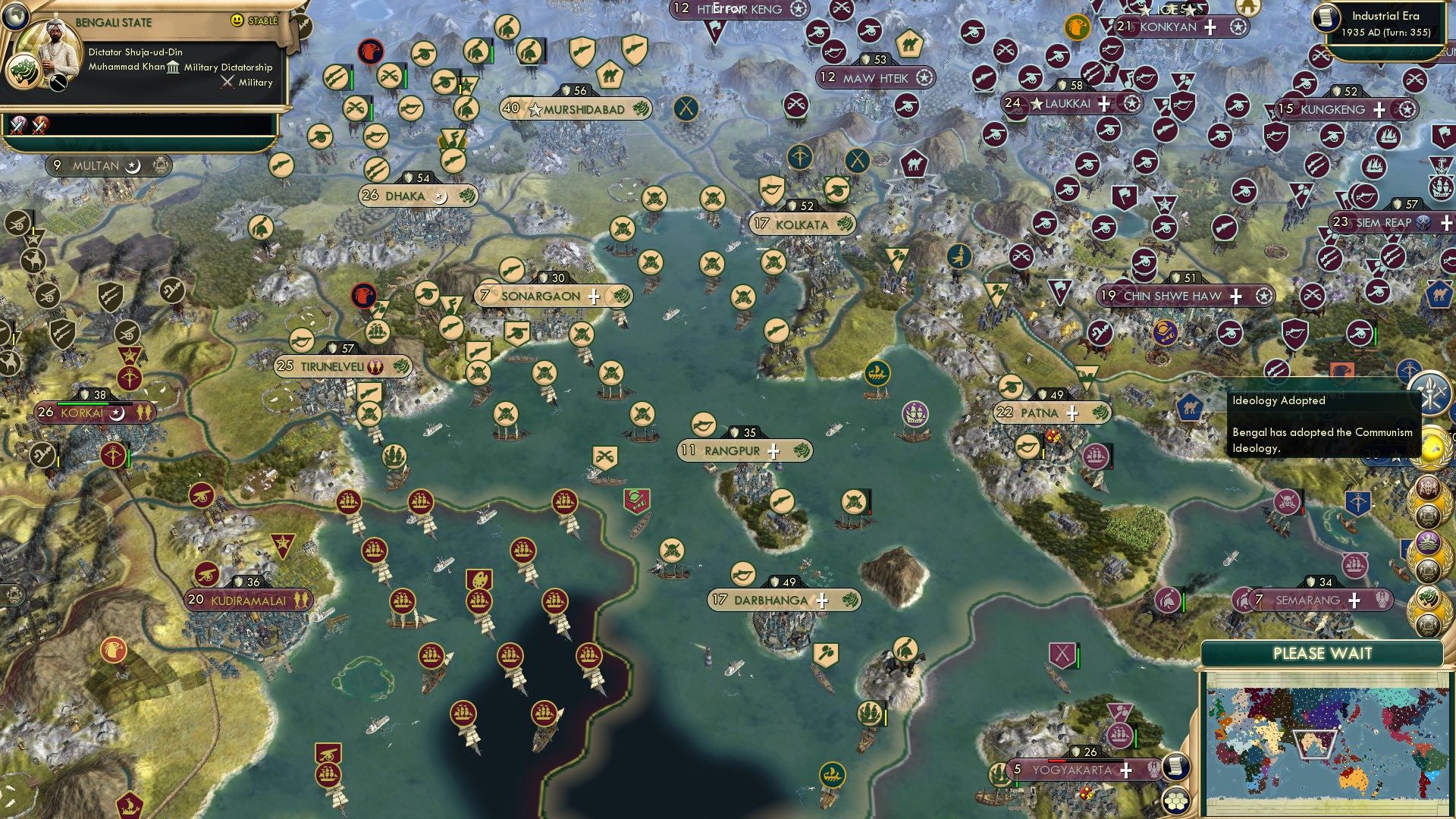Click the Military Dictatorship label in the civ panel
1456x819 pixels.
pyautogui.click(x=227, y=67)
